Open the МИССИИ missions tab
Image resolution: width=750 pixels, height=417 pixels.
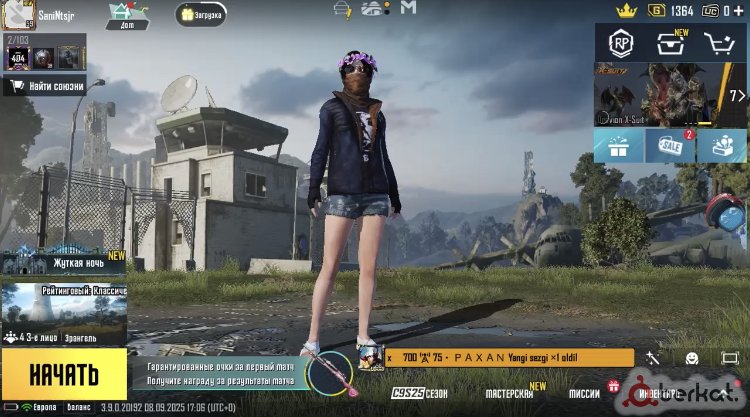[x=585, y=393]
